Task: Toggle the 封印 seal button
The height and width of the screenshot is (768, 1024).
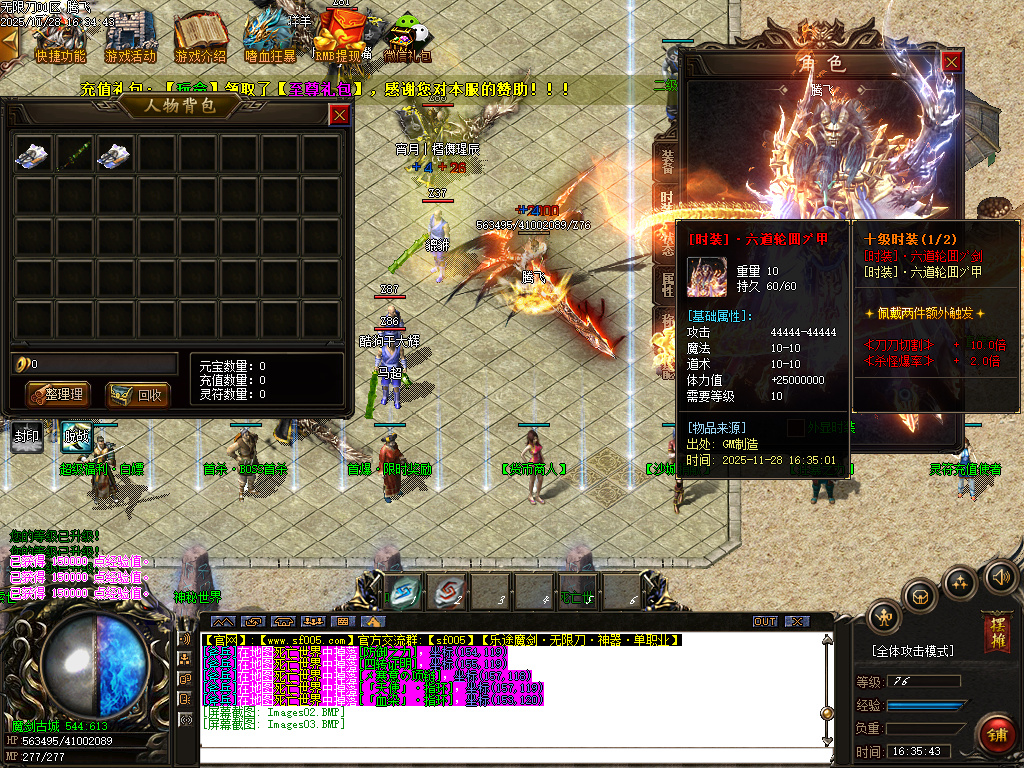Action: [x=27, y=435]
